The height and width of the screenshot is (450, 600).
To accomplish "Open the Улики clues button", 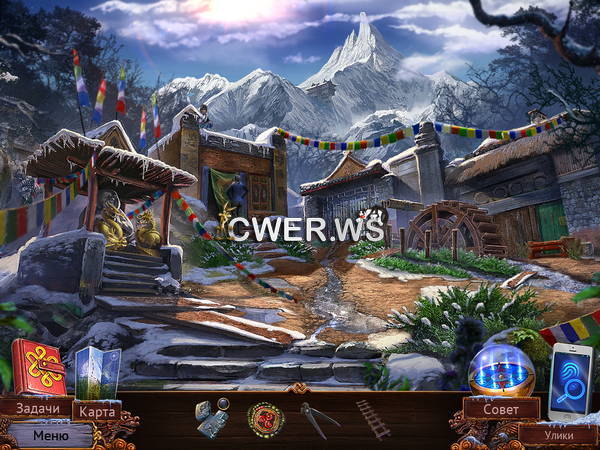I will 557,434.
